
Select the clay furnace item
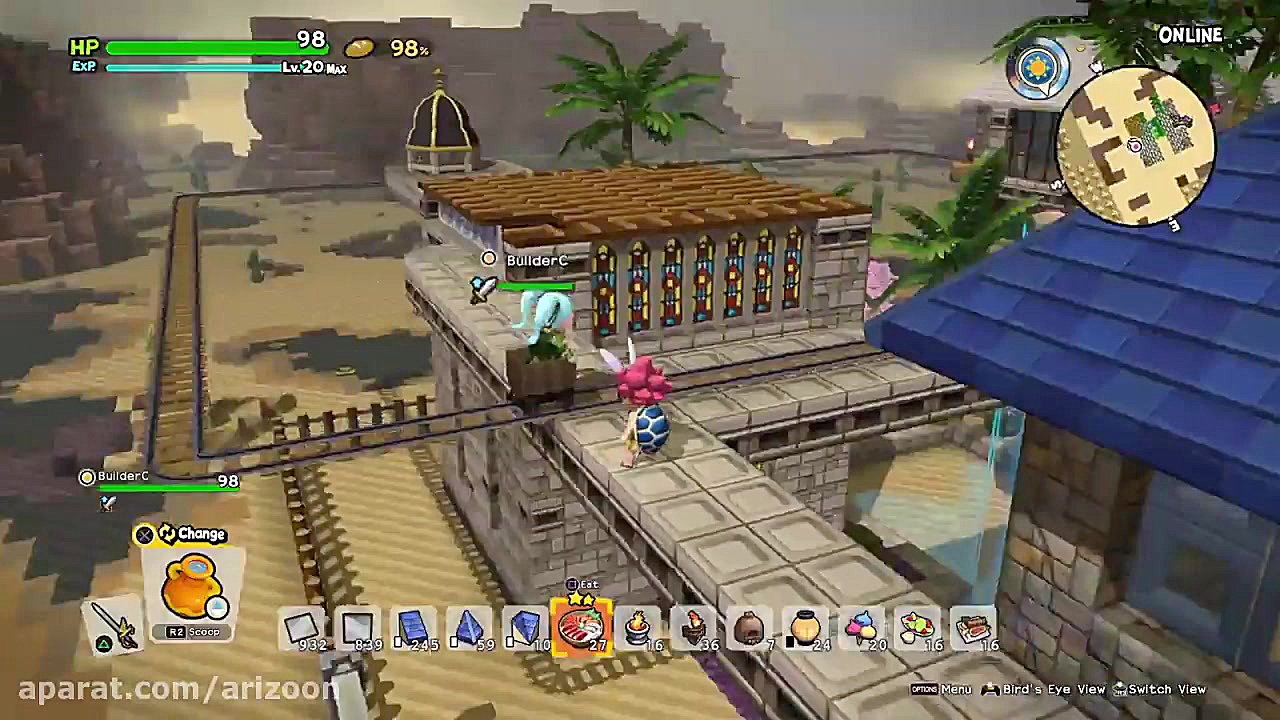749,627
